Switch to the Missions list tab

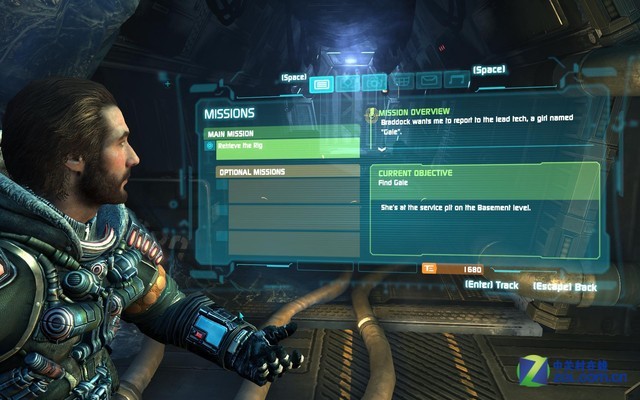pyautogui.click(x=321, y=83)
